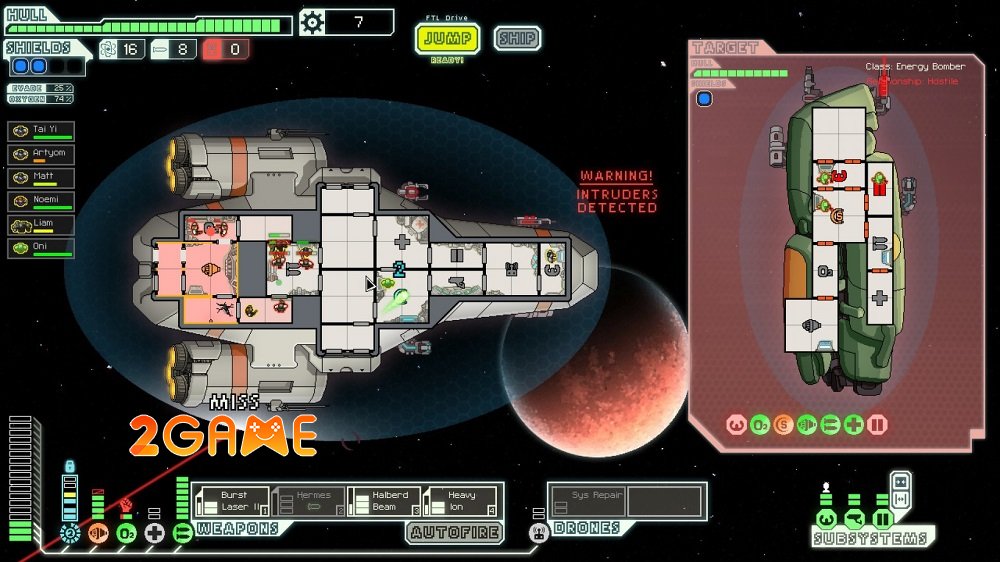Select the Burst Laser II weapon
This screenshot has height=562, width=1000.
point(232,501)
